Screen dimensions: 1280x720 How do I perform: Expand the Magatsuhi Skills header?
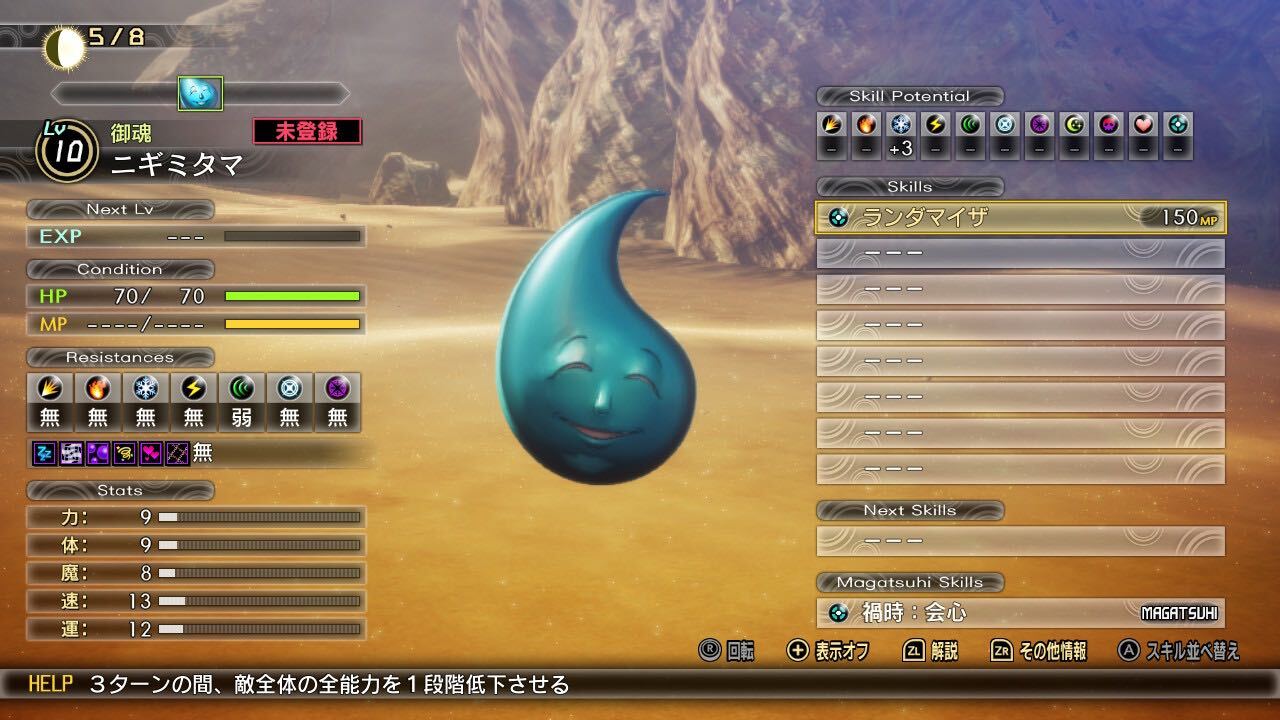tap(910, 582)
